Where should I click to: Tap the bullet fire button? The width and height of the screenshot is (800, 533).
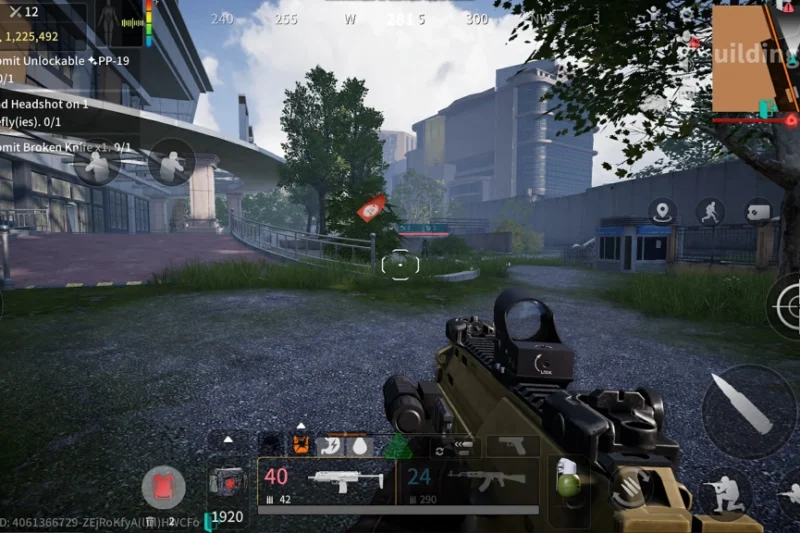pyautogui.click(x=749, y=412)
